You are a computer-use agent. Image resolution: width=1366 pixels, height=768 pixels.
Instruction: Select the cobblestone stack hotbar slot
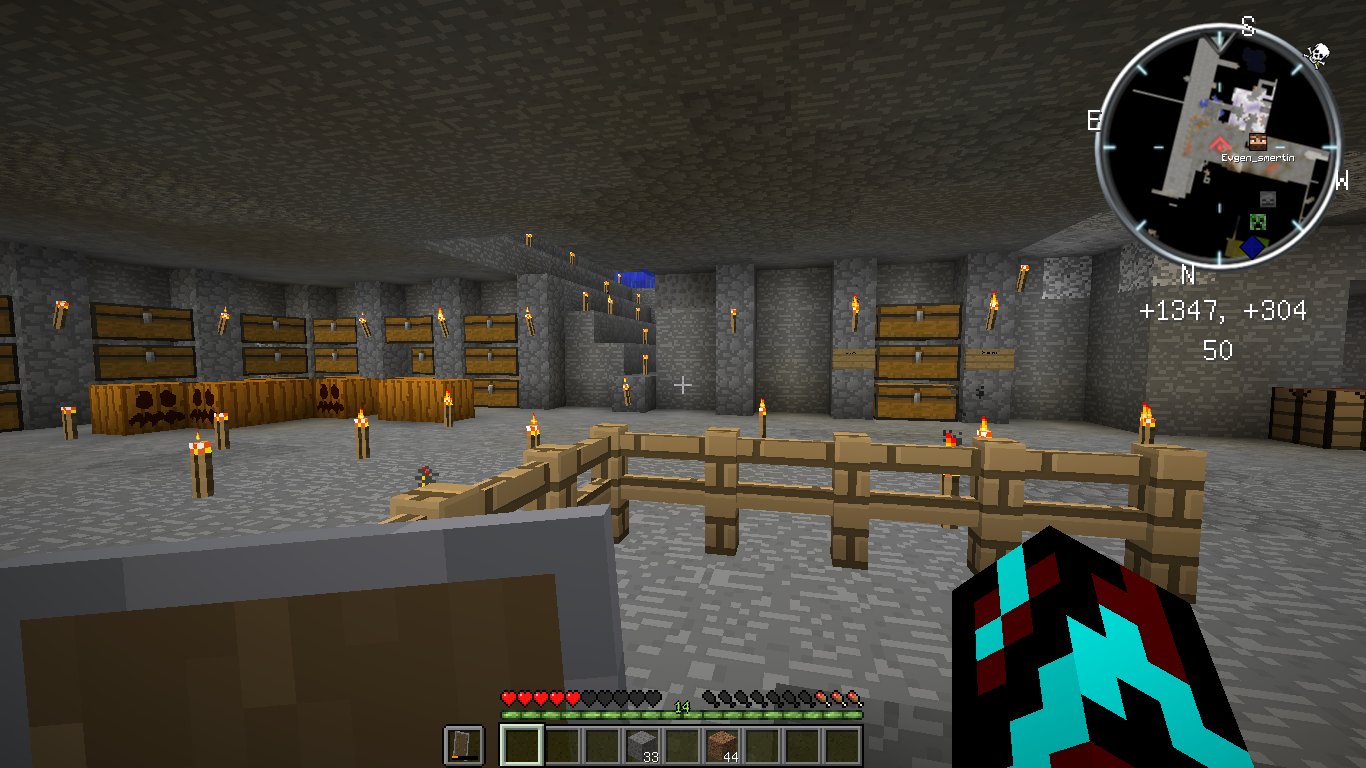641,746
